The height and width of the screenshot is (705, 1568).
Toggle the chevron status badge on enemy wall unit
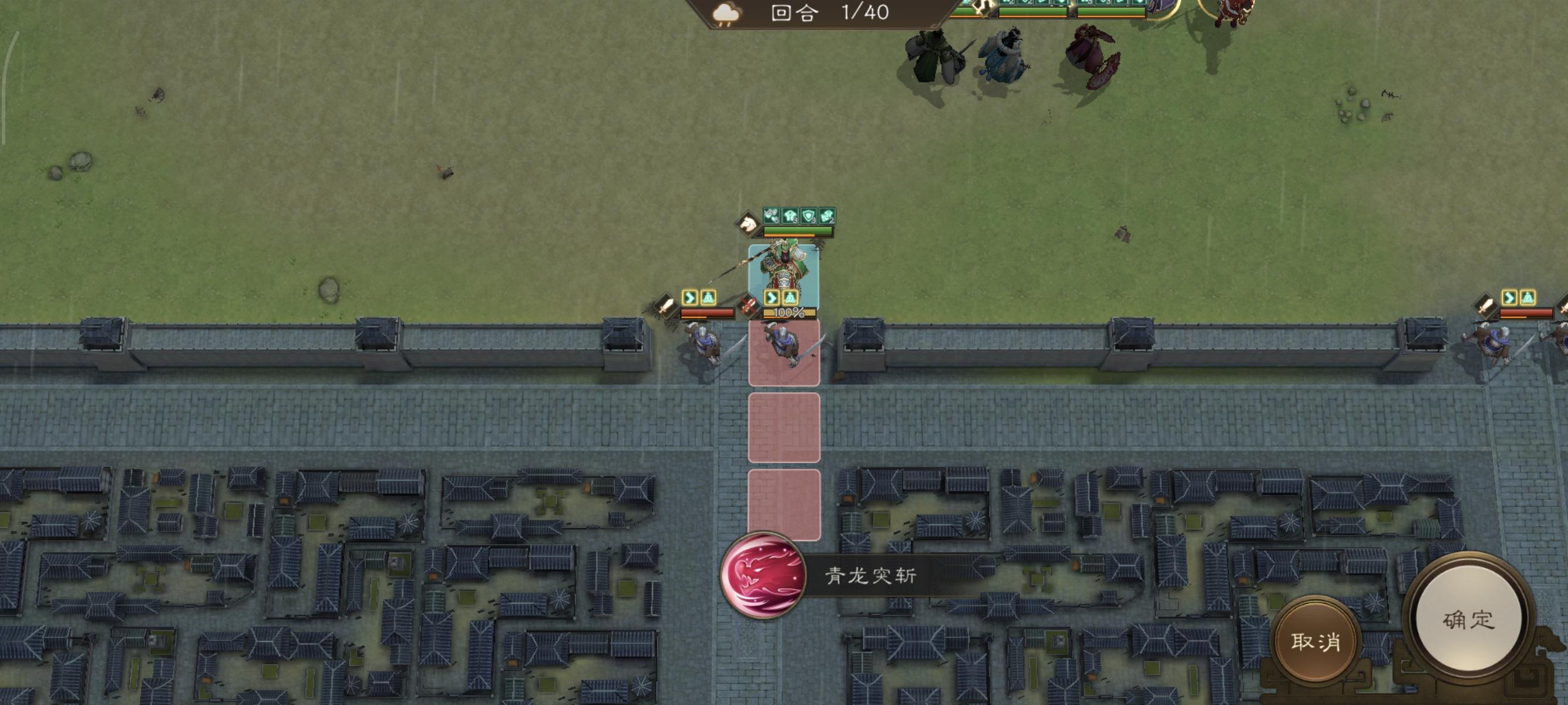click(x=691, y=298)
